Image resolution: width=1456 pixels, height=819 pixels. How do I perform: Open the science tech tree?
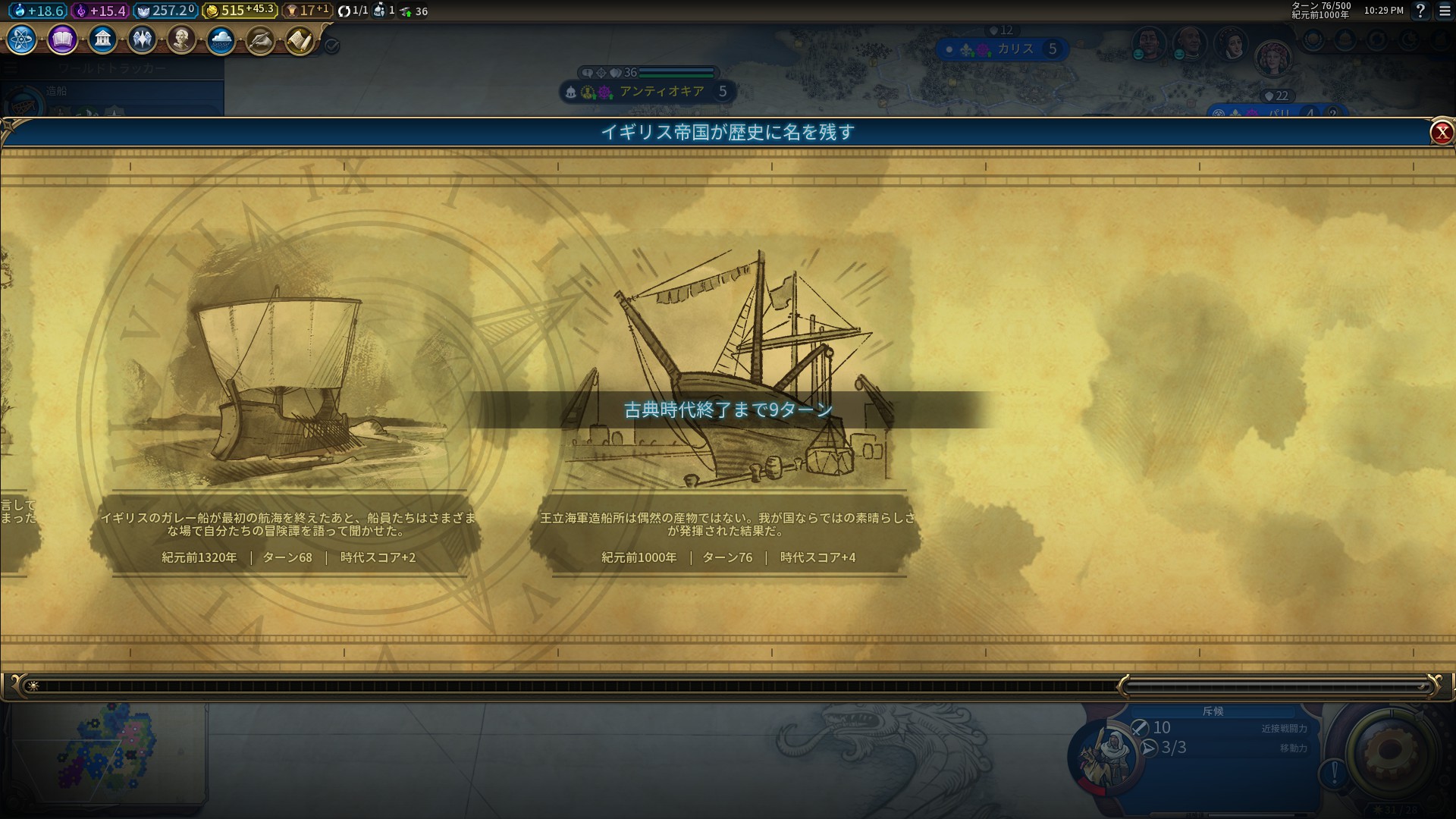click(x=22, y=39)
